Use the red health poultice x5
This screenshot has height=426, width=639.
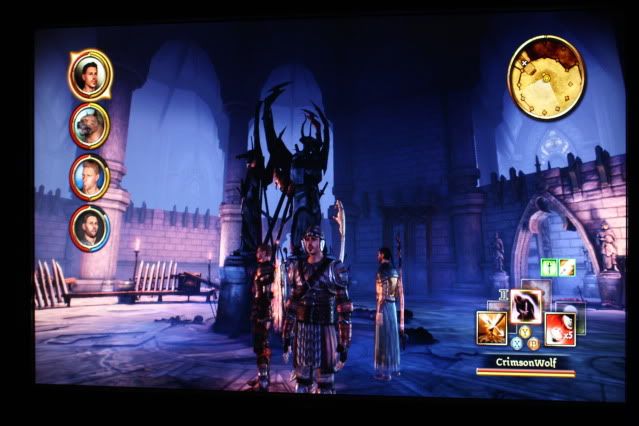559,328
